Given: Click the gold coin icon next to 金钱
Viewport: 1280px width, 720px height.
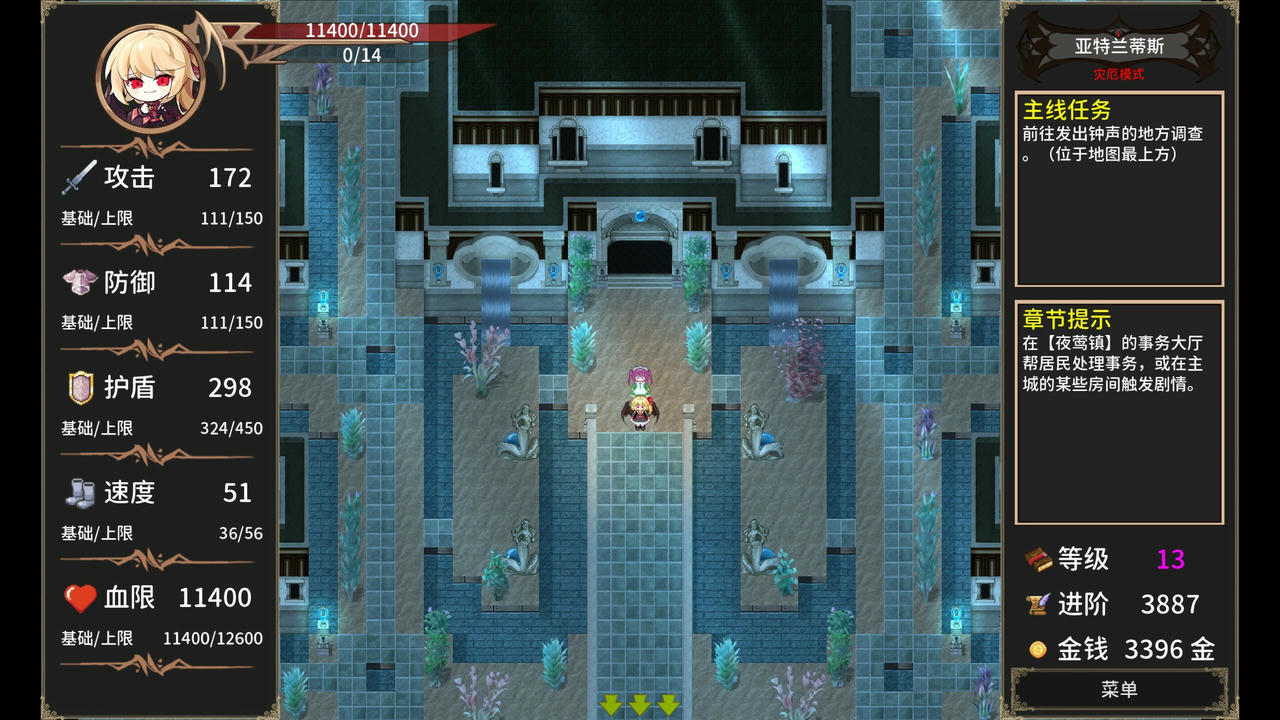Looking at the screenshot, I should click(x=1040, y=648).
